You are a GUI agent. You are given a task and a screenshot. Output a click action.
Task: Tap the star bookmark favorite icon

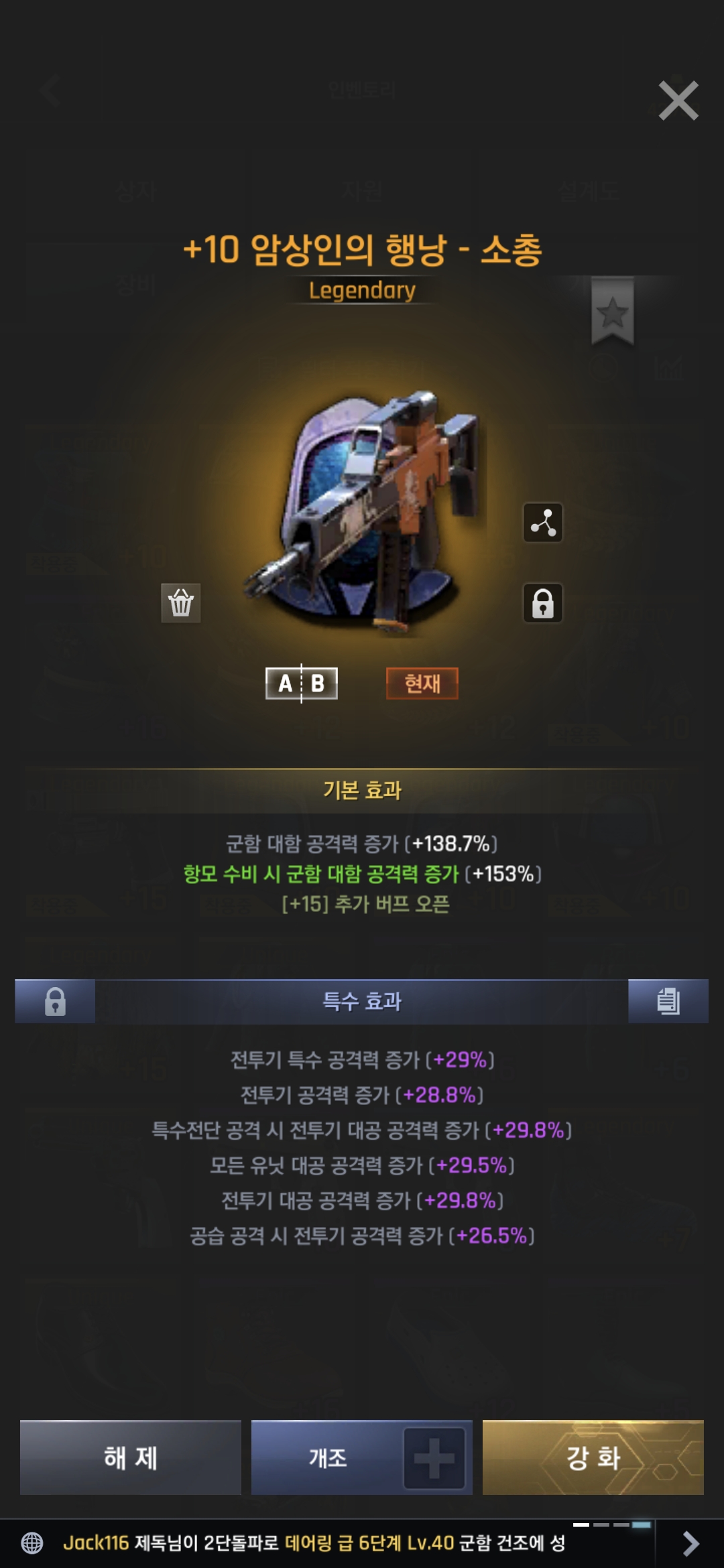click(x=612, y=312)
